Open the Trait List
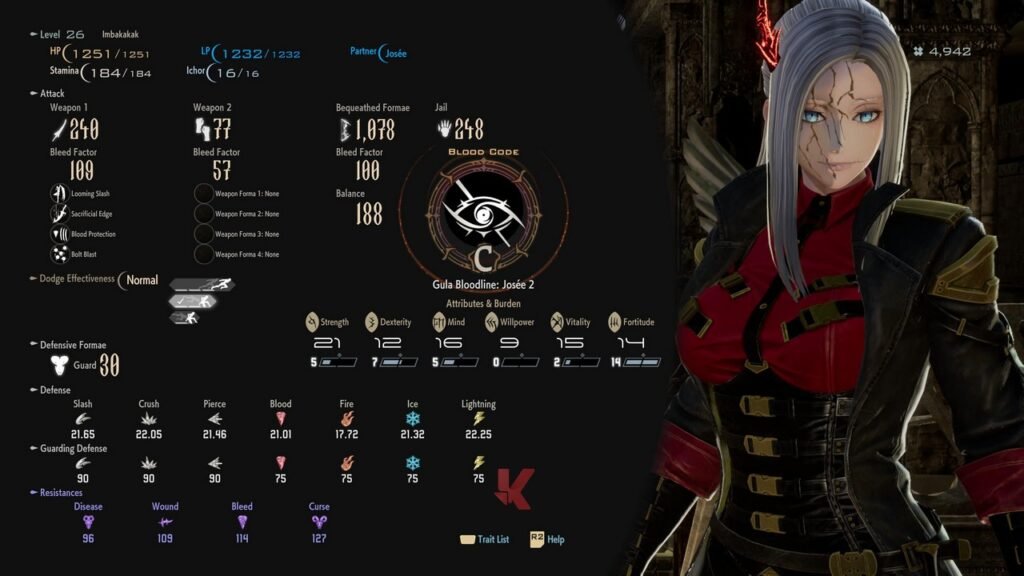 click(x=484, y=539)
